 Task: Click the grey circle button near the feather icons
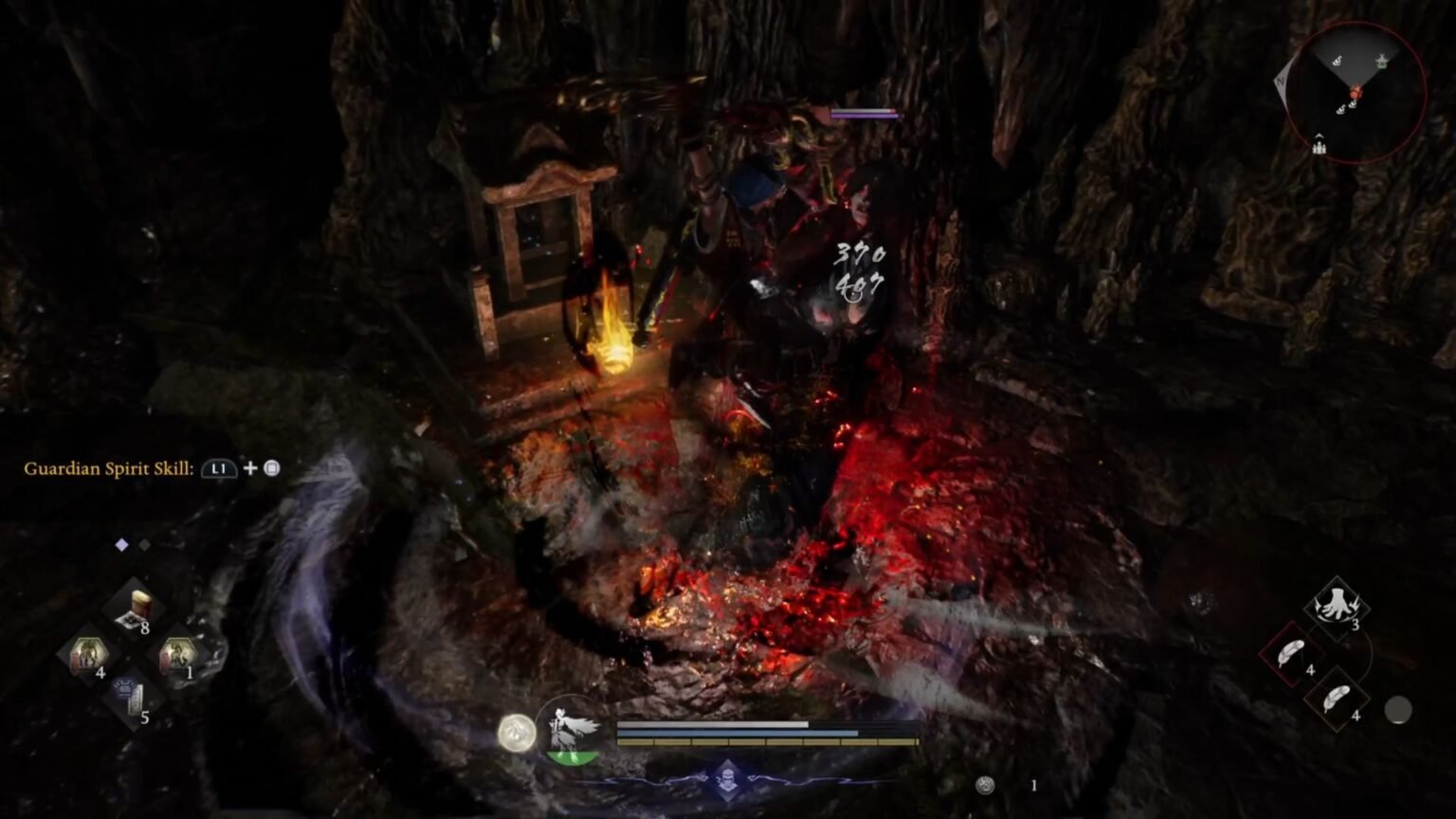(x=1398, y=707)
